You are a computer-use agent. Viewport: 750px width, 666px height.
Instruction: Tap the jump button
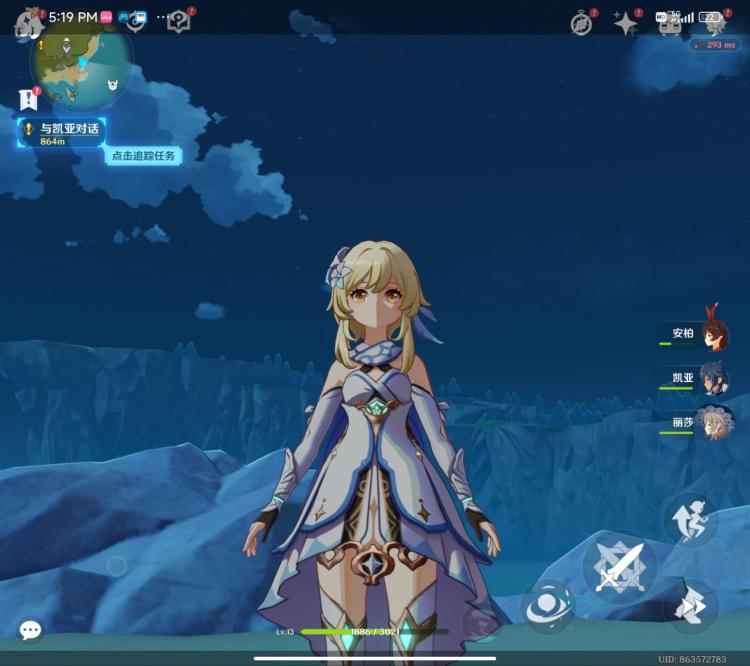pyautogui.click(x=690, y=518)
